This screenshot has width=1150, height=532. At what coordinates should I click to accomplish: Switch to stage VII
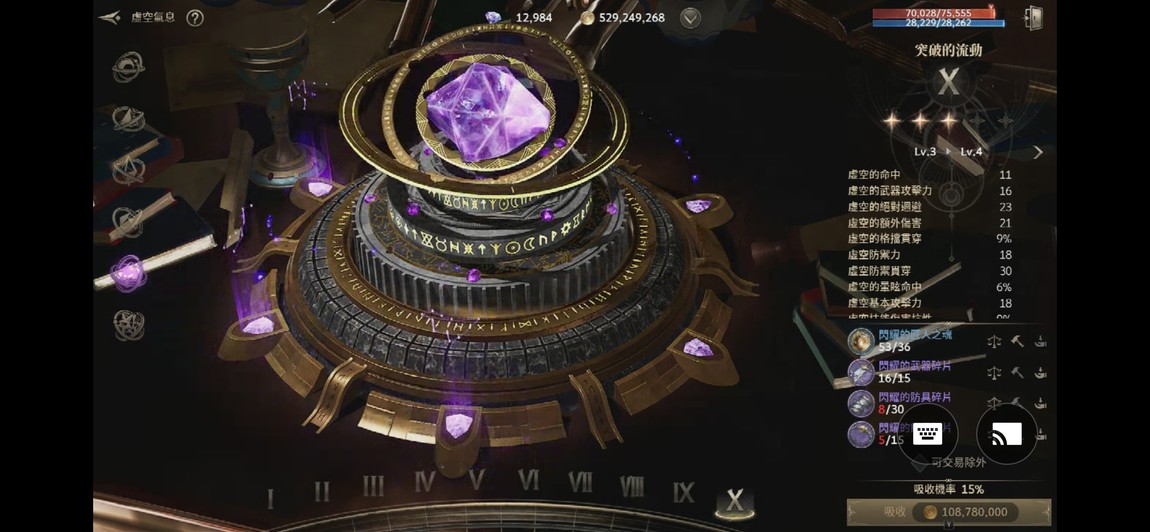pos(580,482)
